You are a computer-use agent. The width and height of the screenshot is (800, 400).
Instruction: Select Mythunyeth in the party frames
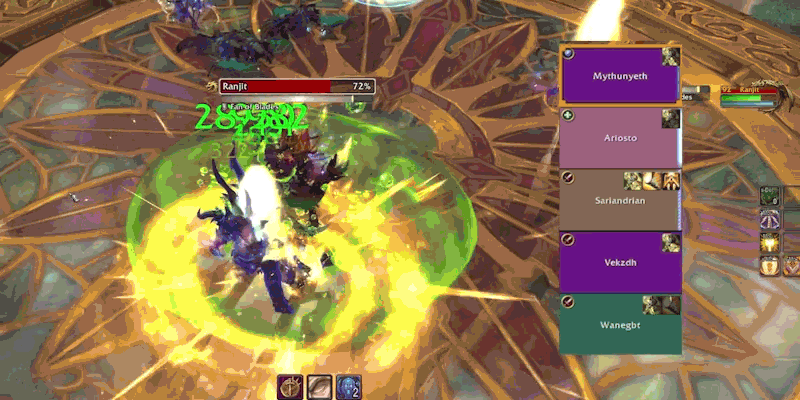[x=620, y=76]
